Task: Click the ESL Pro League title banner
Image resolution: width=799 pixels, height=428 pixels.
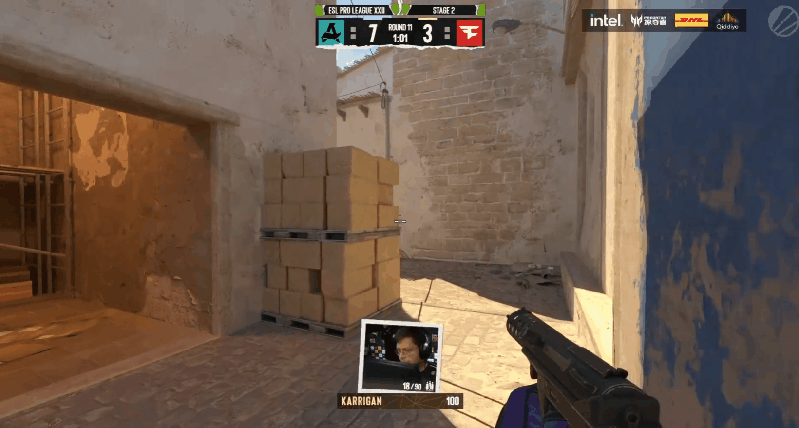Action: (357, 10)
